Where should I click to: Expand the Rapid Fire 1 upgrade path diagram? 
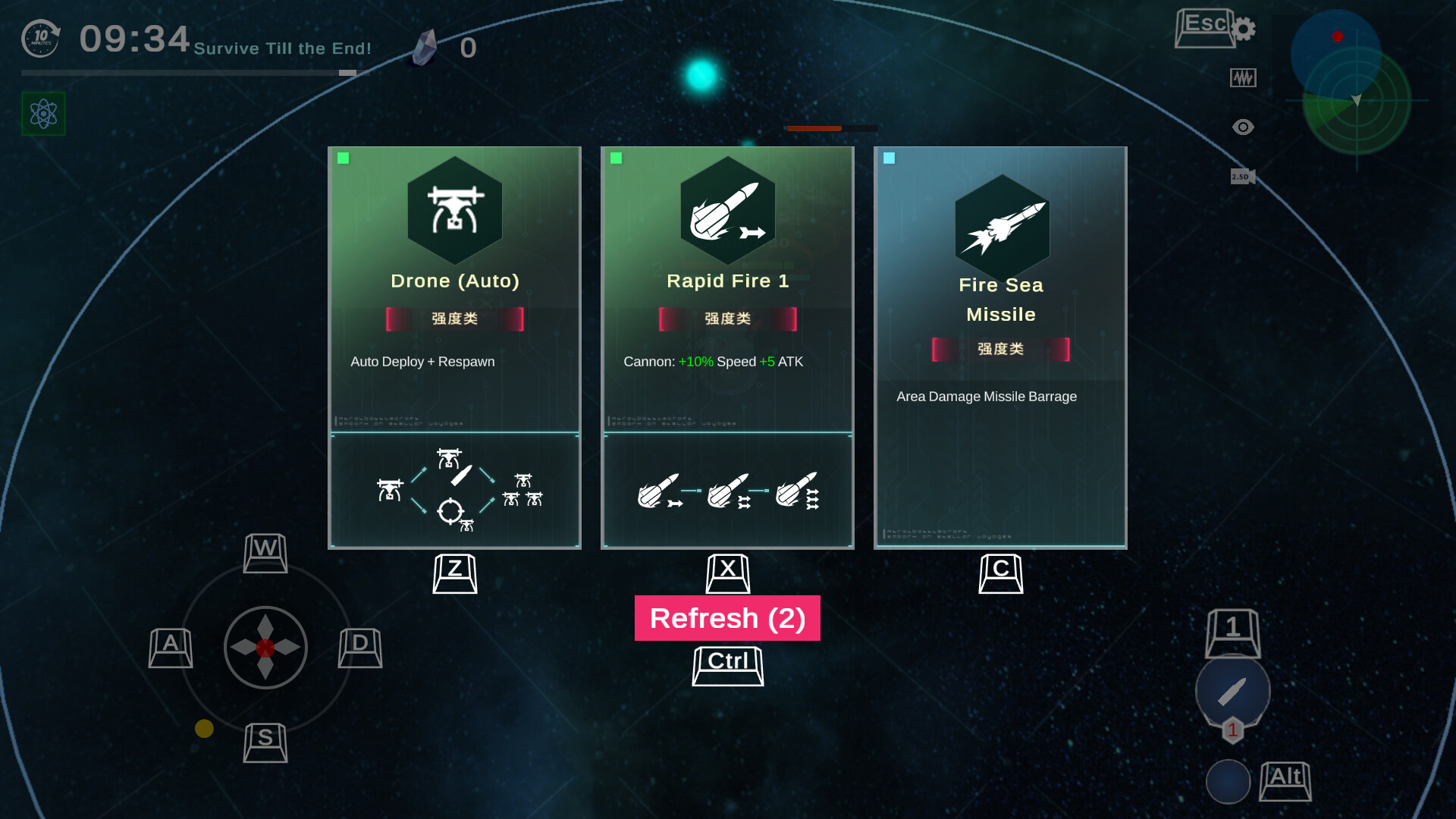[x=726, y=489]
